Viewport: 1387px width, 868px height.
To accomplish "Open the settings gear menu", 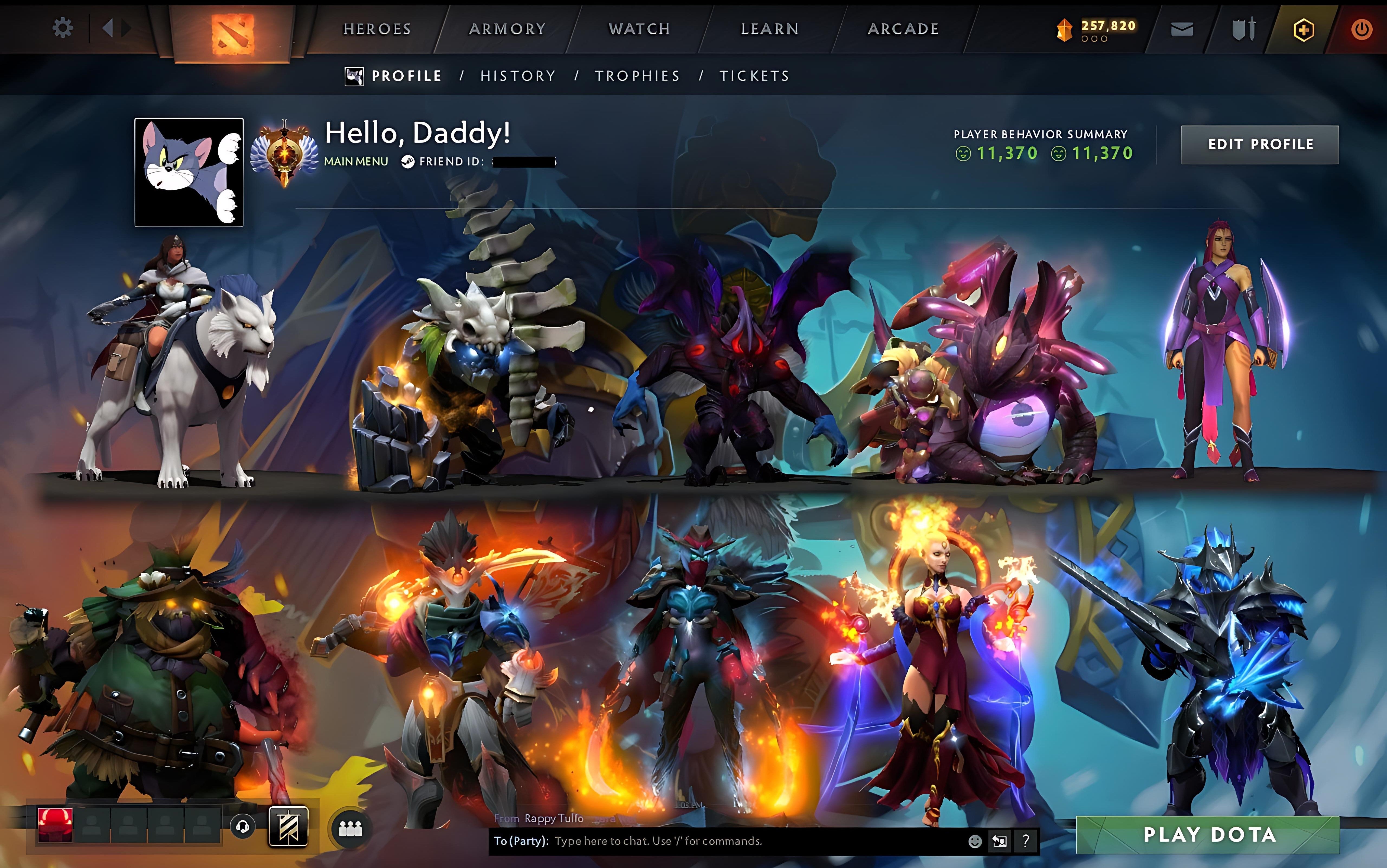I will point(63,28).
